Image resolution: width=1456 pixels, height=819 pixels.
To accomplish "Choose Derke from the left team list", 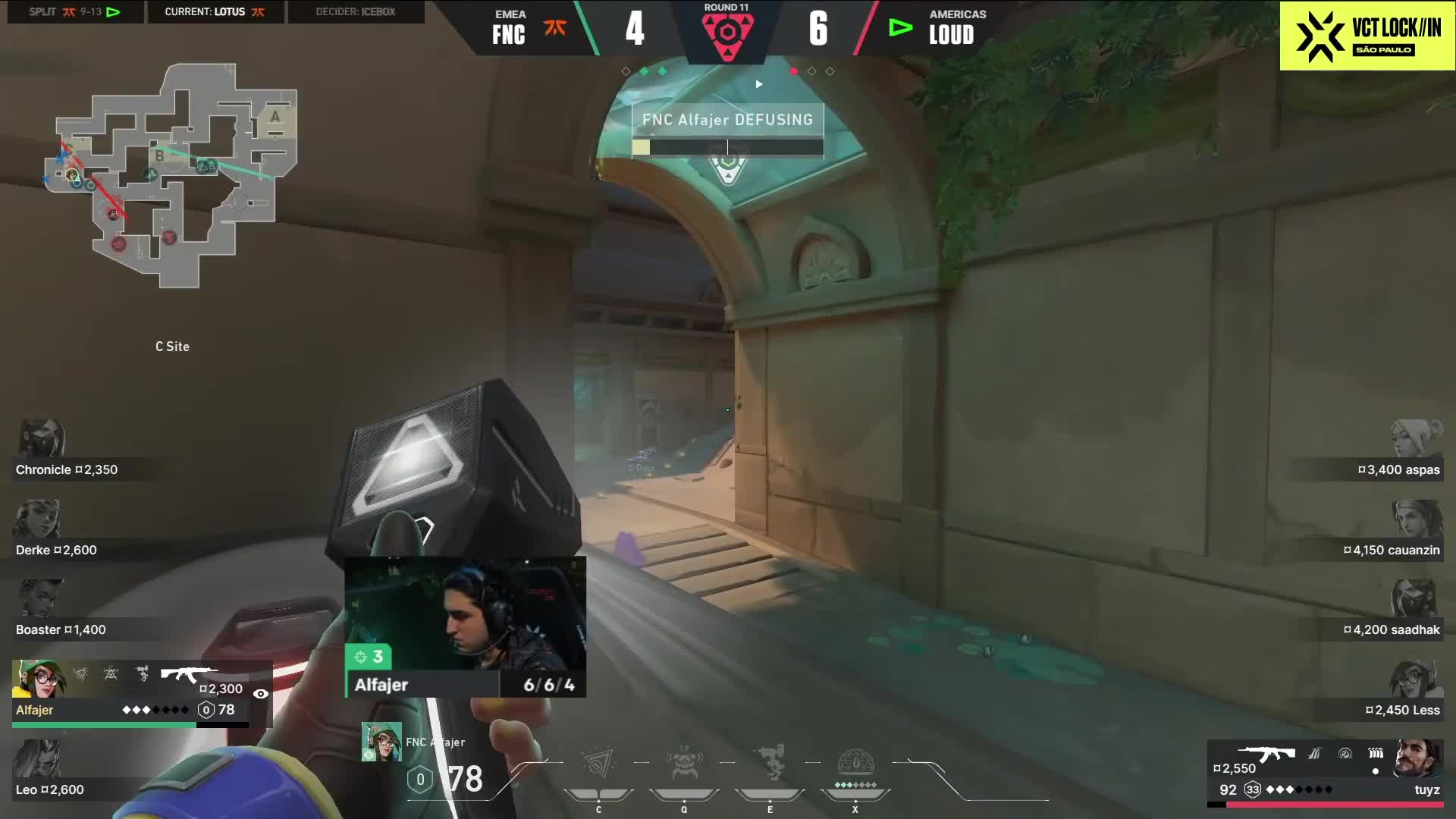I will coord(56,550).
